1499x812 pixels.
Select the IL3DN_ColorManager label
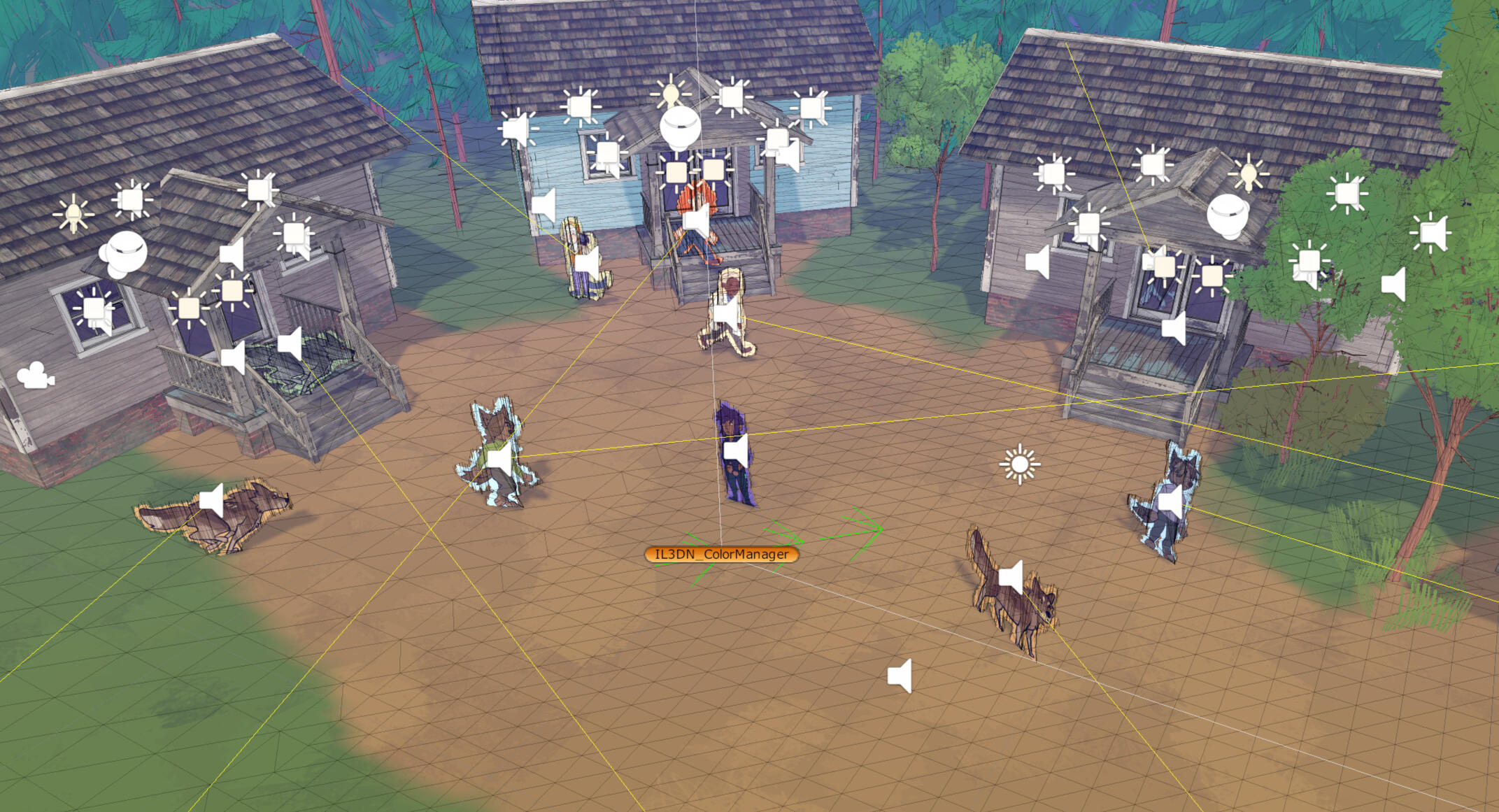pyautogui.click(x=721, y=555)
